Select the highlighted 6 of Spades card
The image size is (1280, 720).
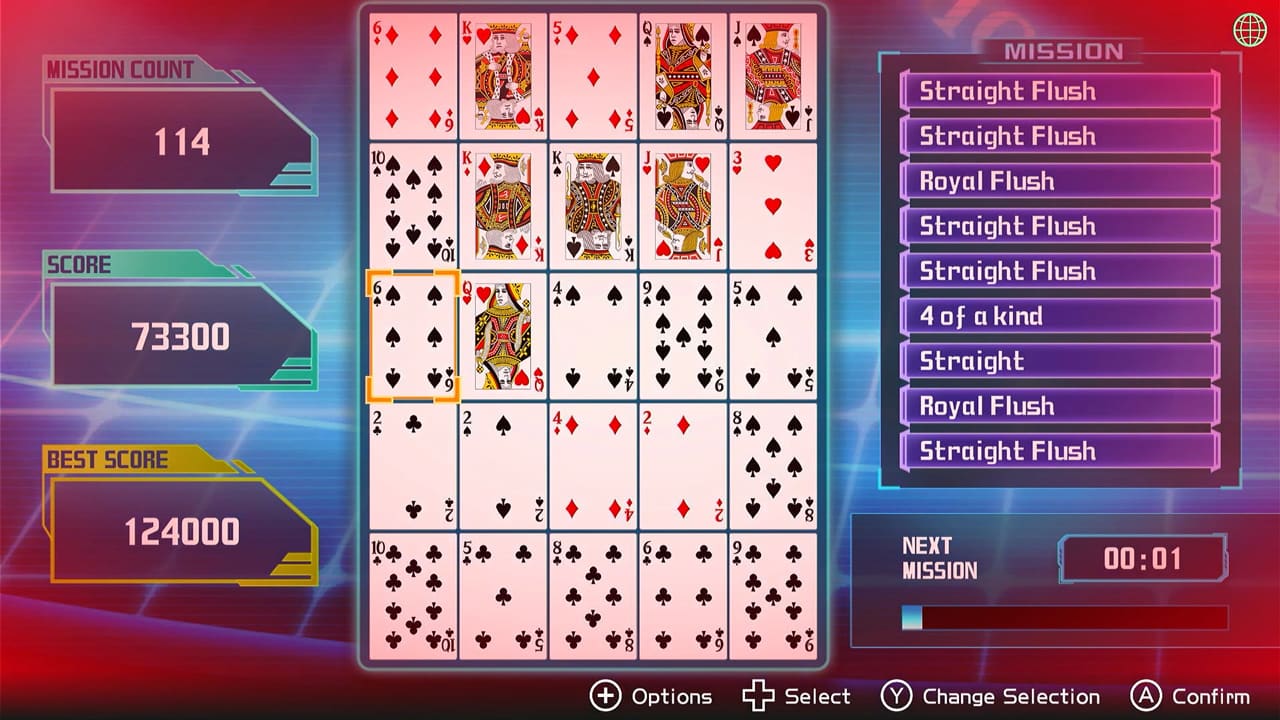(412, 335)
